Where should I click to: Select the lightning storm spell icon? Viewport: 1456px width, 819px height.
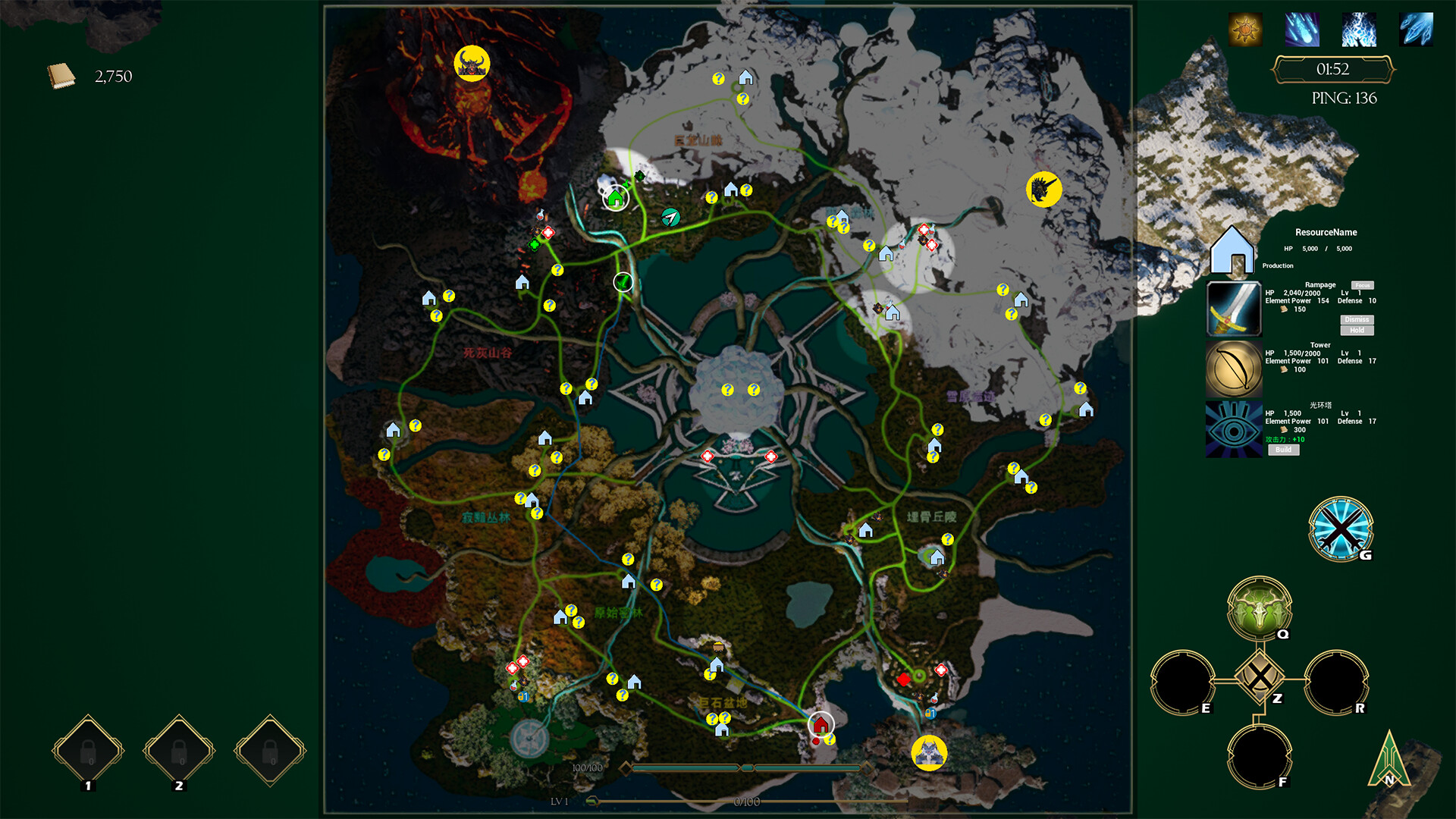(x=1357, y=30)
